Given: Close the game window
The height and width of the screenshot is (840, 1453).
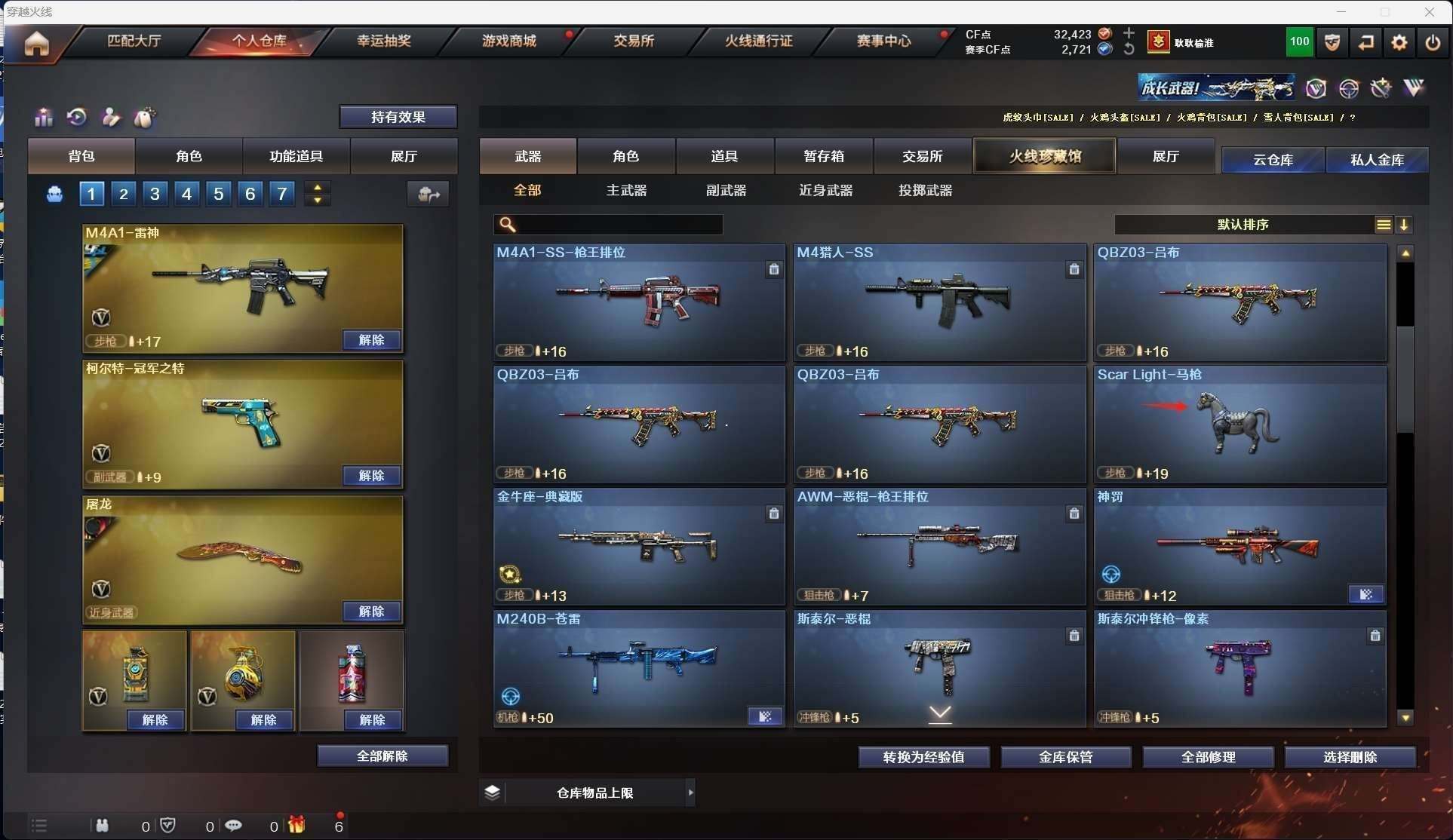Looking at the screenshot, I should (1429, 12).
